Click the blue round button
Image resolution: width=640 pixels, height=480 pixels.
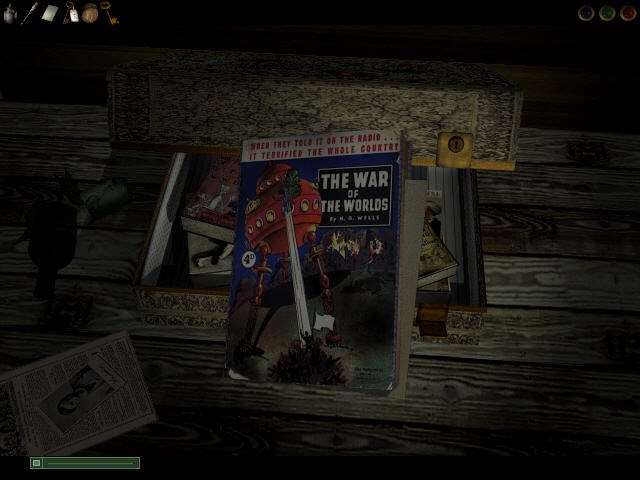[587, 13]
